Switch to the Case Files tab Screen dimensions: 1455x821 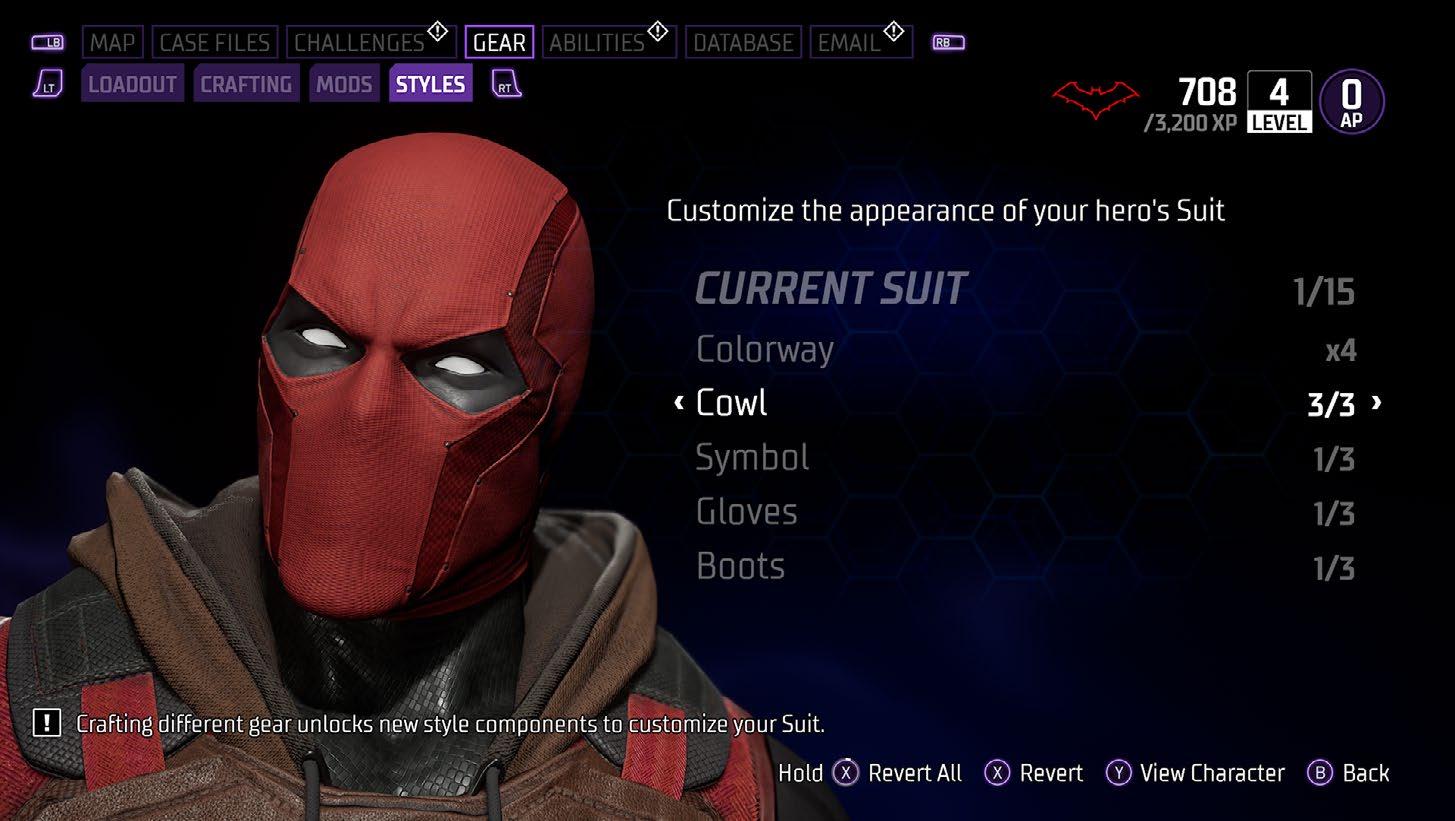click(x=215, y=43)
